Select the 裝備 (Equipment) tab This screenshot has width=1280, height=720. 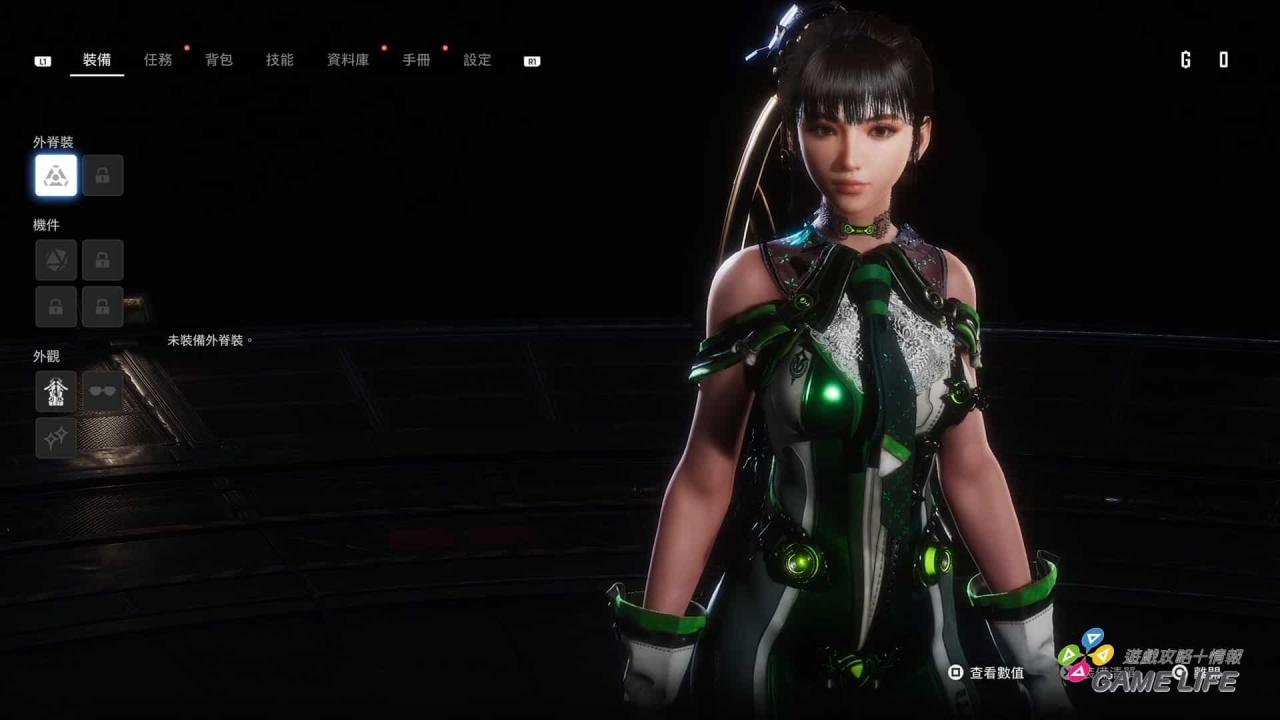(x=97, y=60)
